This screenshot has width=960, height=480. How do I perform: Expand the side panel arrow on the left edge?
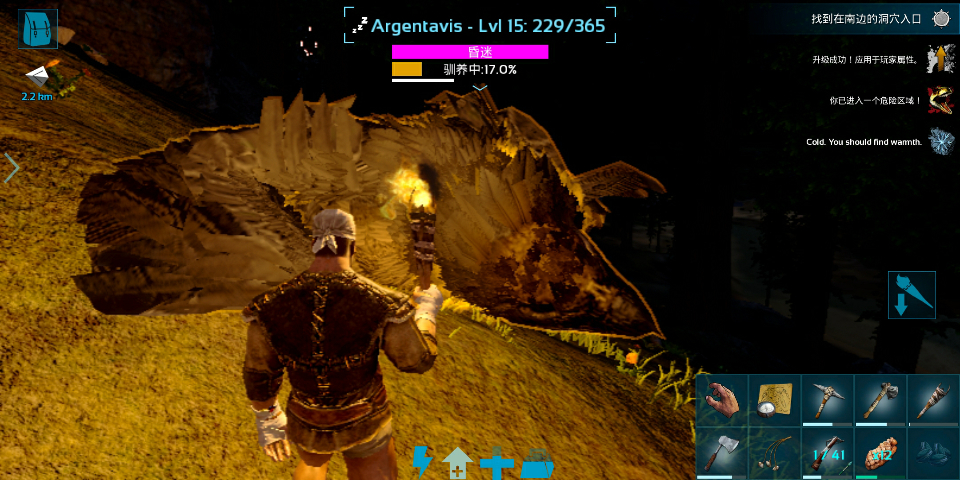pyautogui.click(x=12, y=167)
